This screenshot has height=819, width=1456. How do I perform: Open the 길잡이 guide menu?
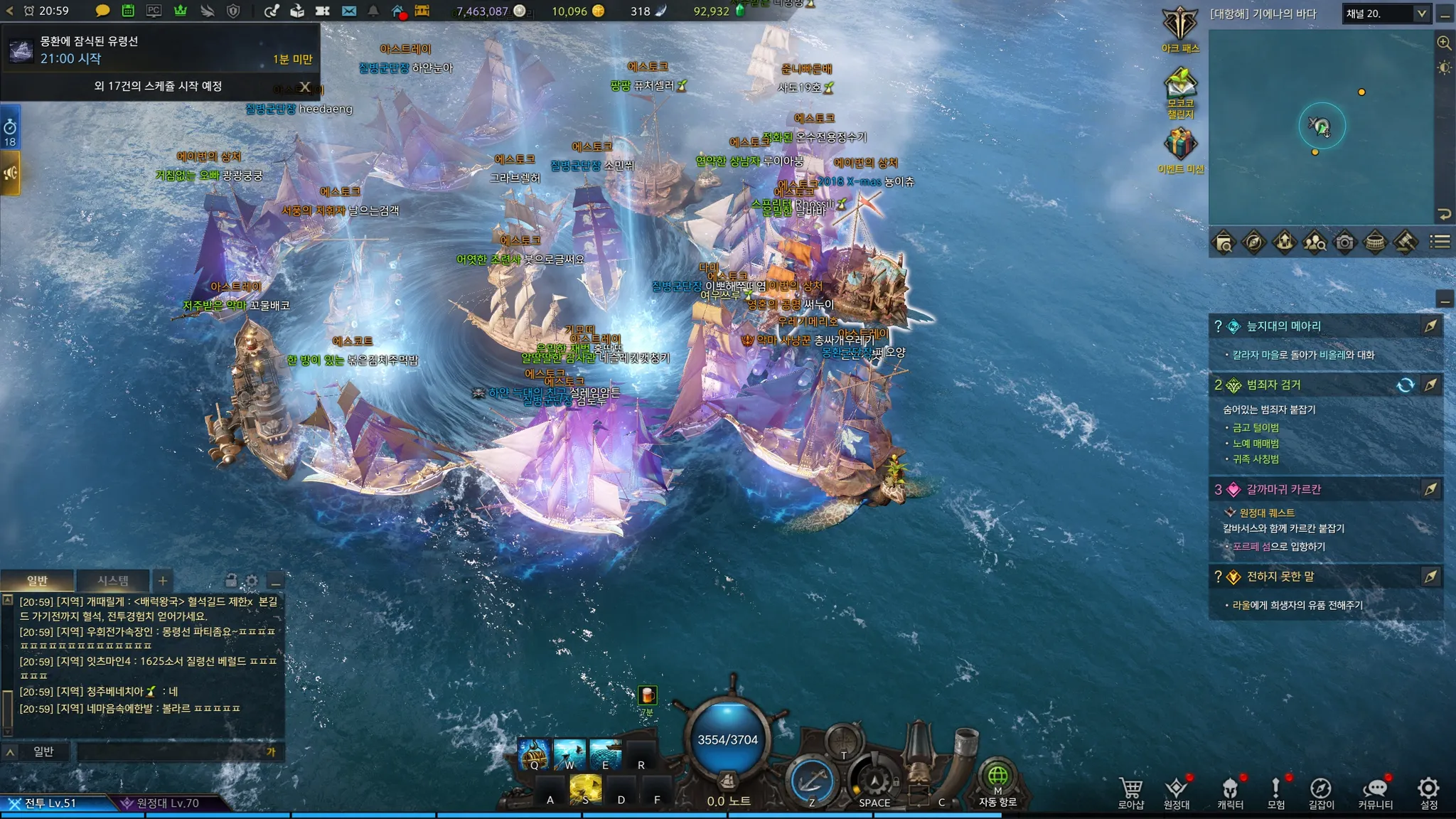pos(1321,792)
